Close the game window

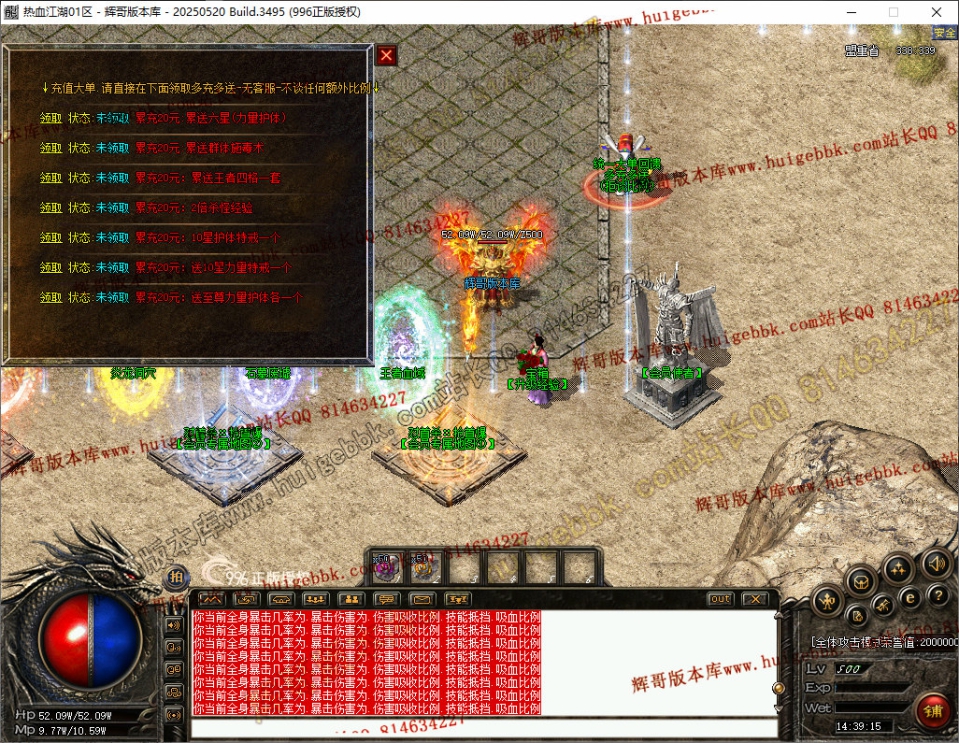click(x=937, y=12)
